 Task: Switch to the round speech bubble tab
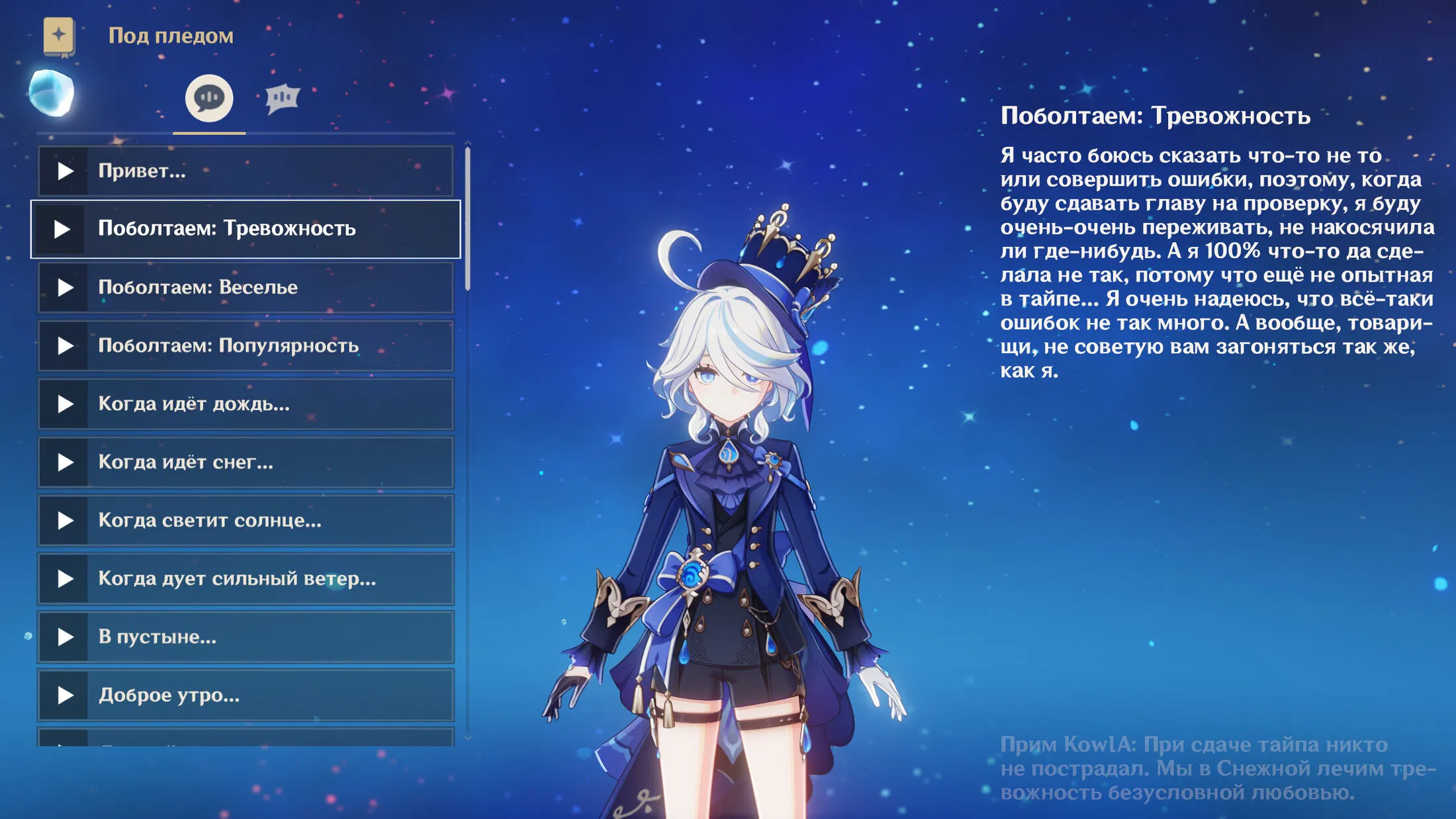click(209, 99)
